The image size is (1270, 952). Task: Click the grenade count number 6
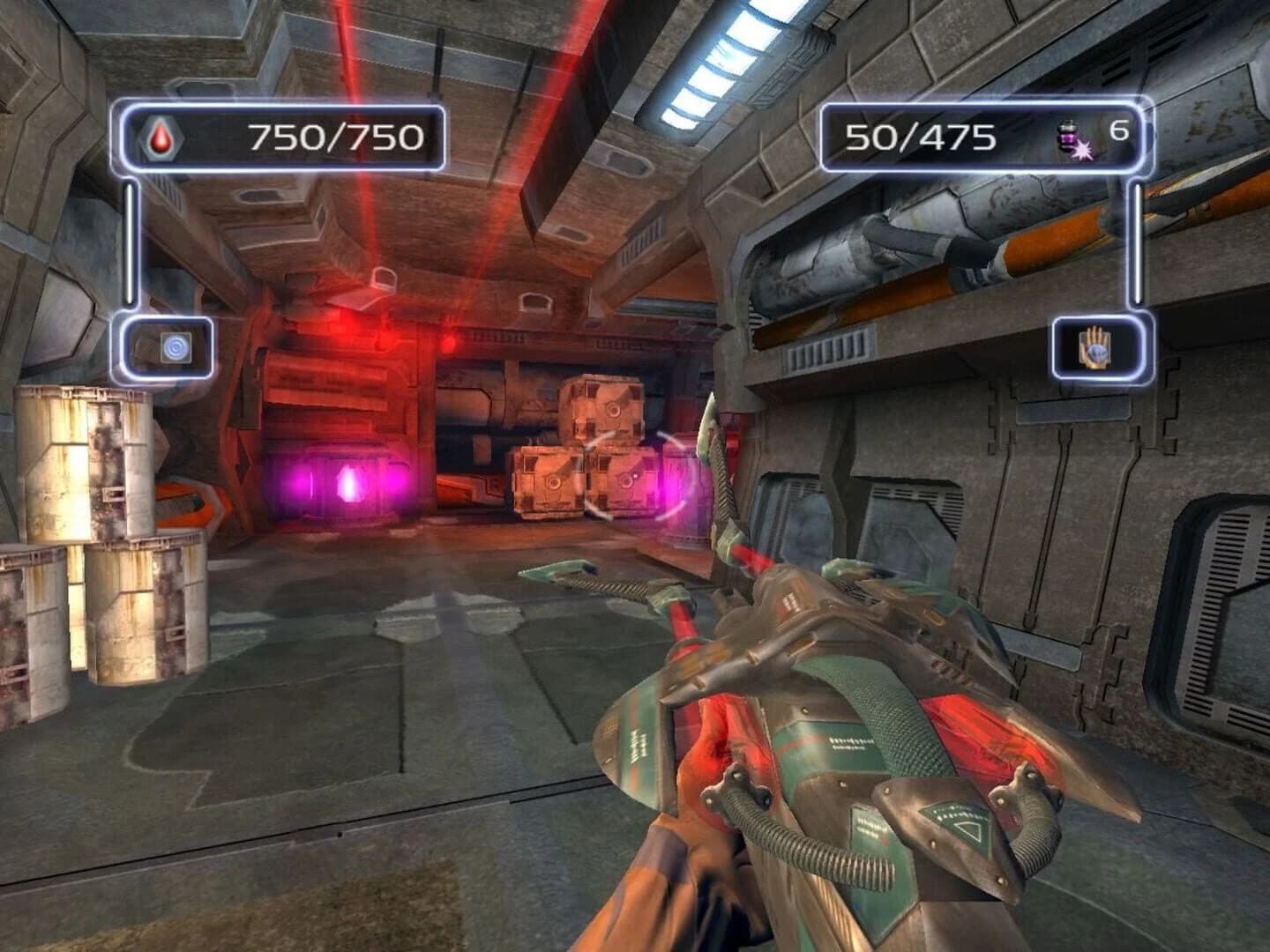point(1118,130)
